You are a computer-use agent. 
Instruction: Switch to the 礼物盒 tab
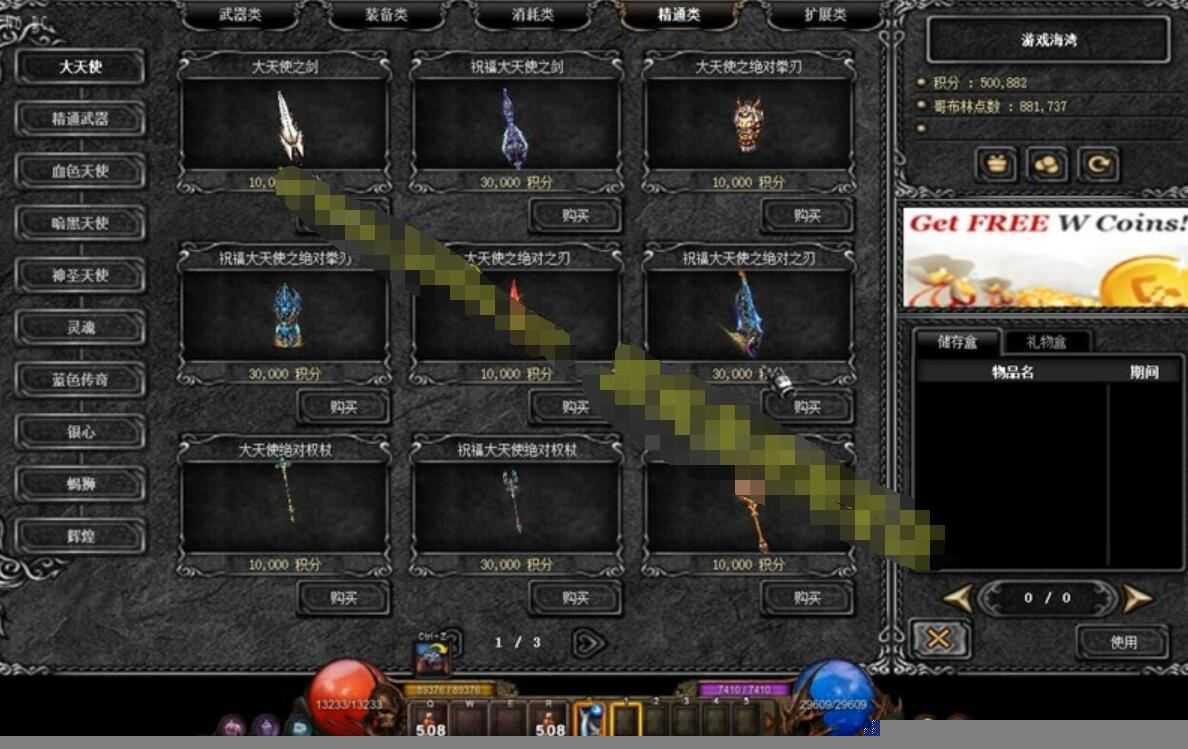point(1046,342)
